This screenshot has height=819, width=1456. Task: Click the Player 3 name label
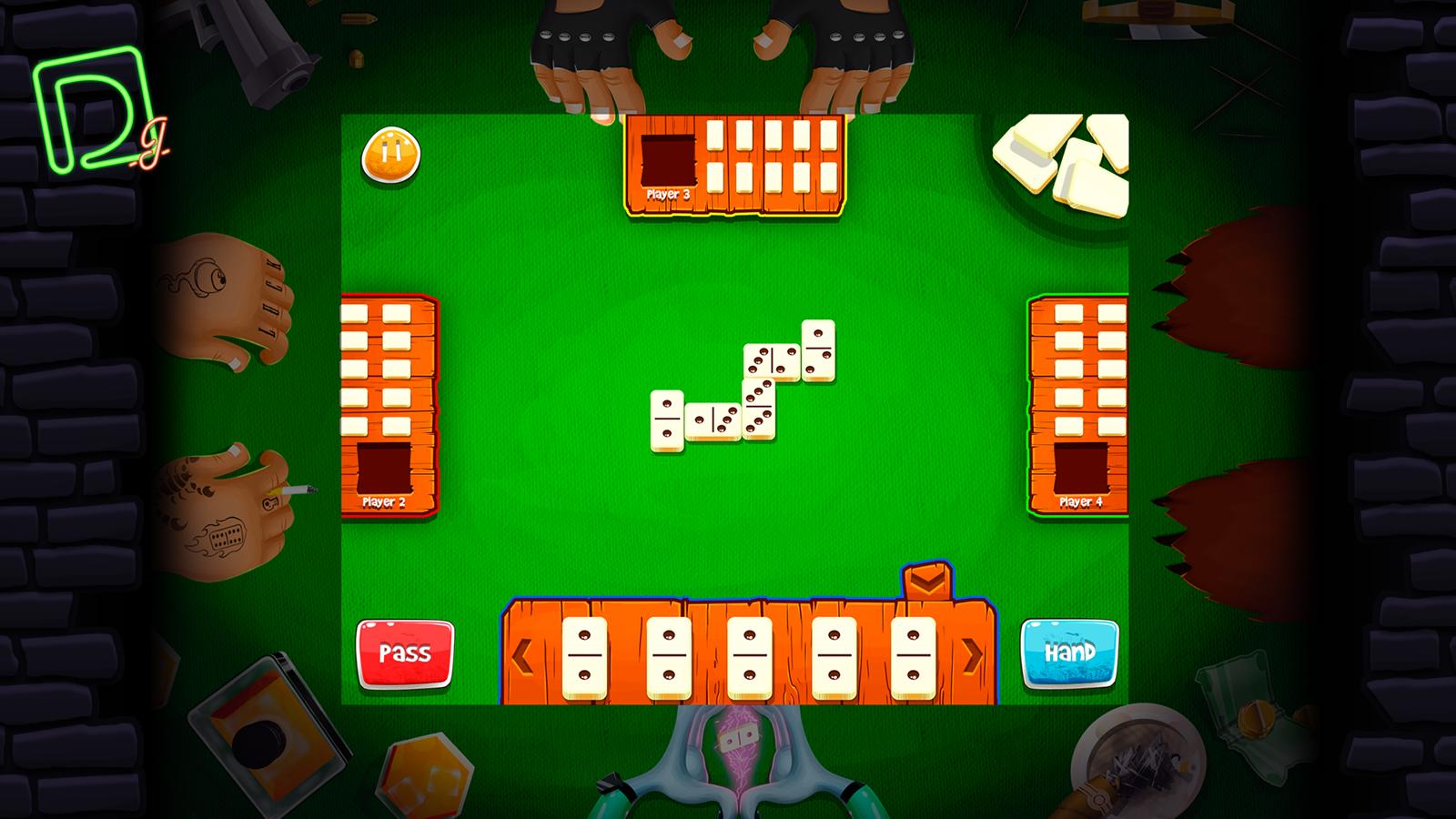(x=667, y=195)
